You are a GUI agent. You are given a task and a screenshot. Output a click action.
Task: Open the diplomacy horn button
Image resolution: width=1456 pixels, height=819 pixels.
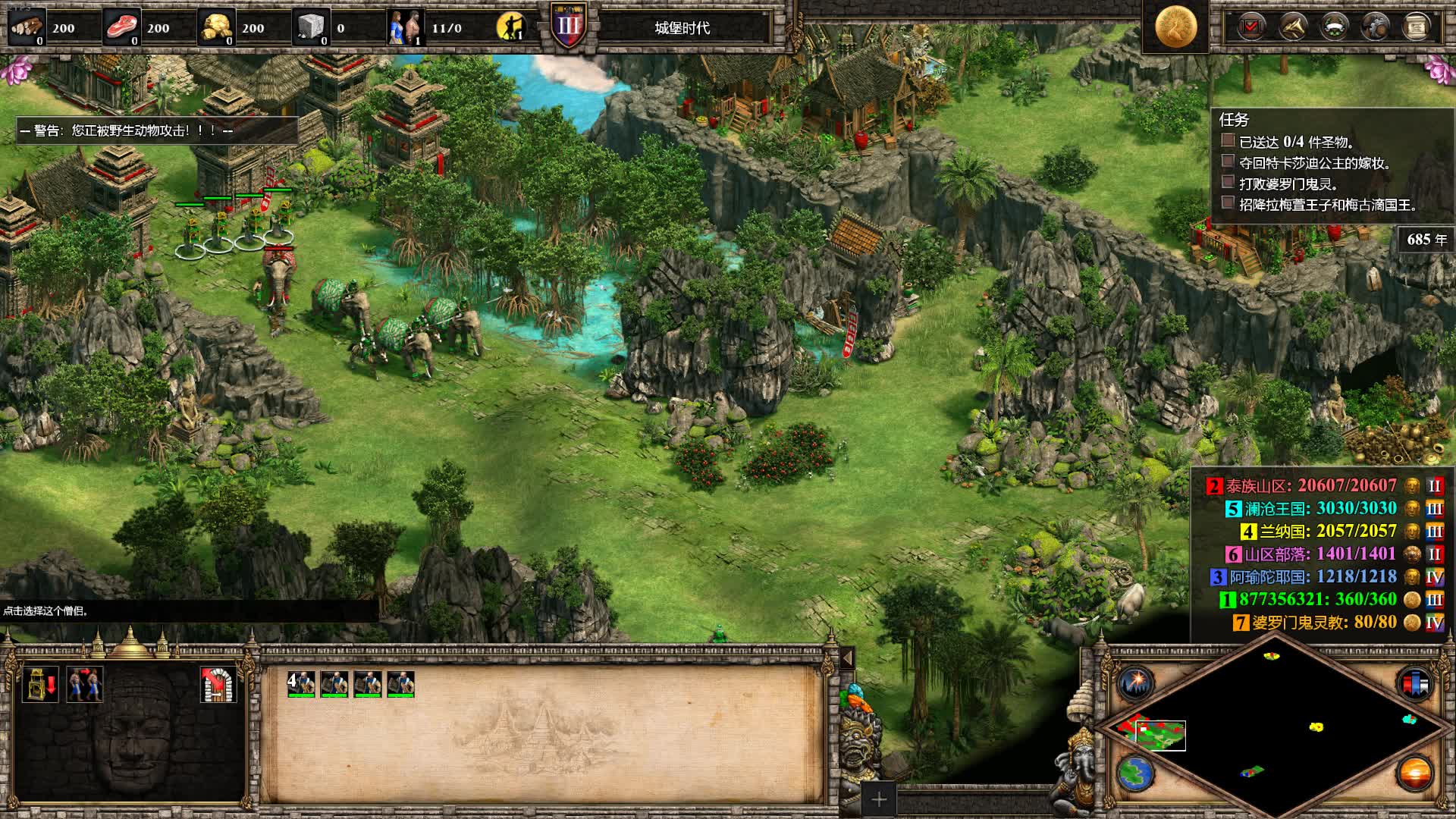pyautogui.click(x=1292, y=27)
